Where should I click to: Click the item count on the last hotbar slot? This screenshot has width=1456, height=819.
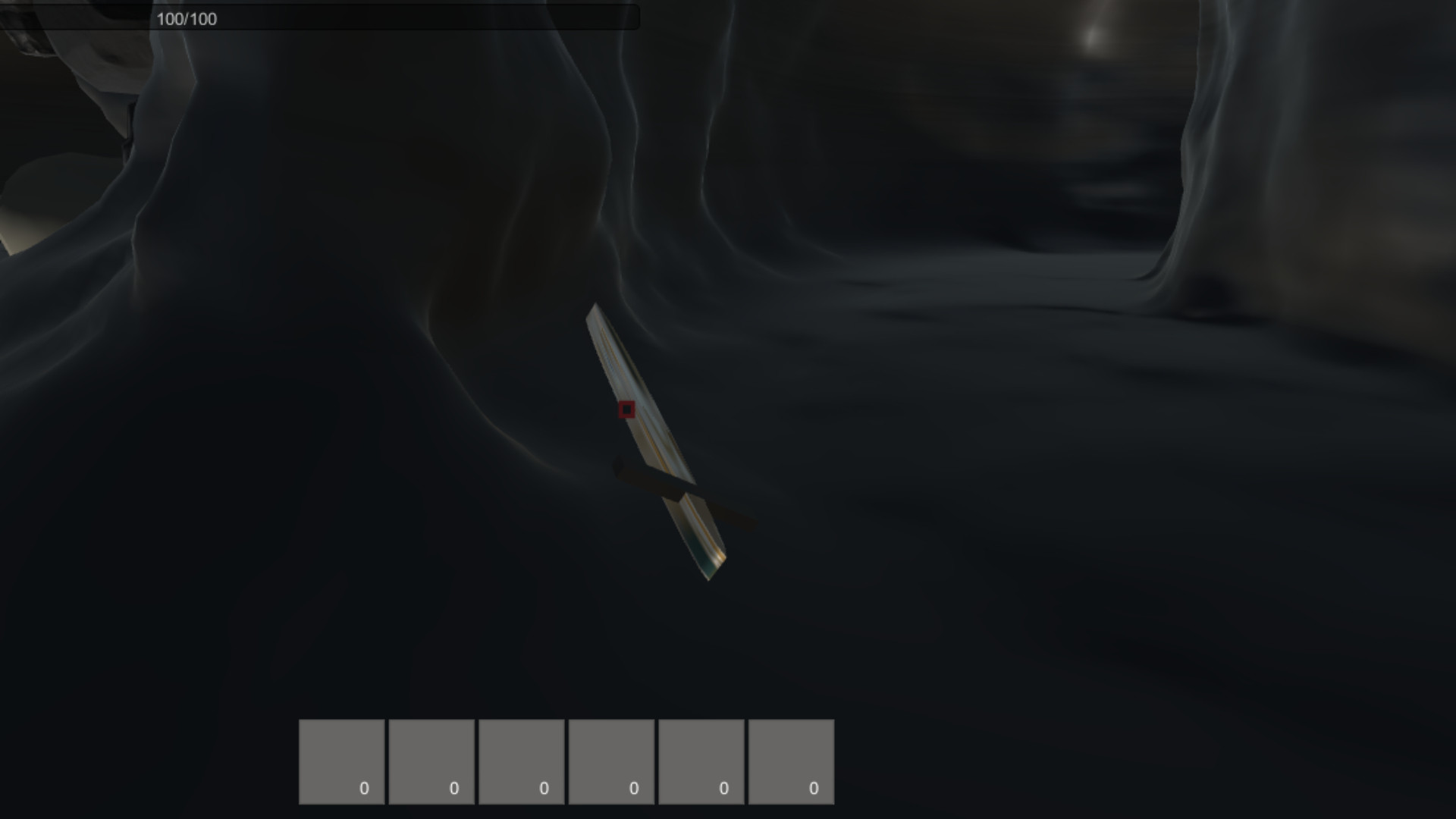[813, 788]
